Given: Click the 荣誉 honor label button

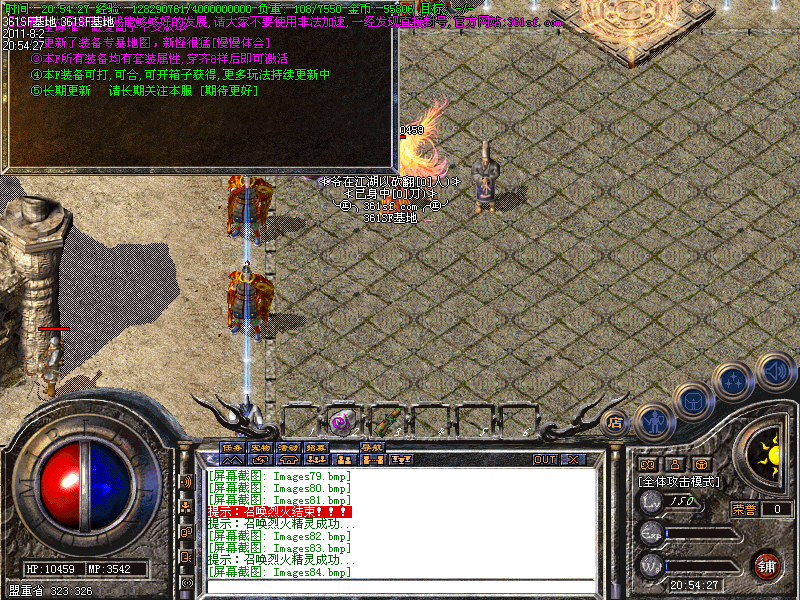Looking at the screenshot, I should (x=743, y=509).
